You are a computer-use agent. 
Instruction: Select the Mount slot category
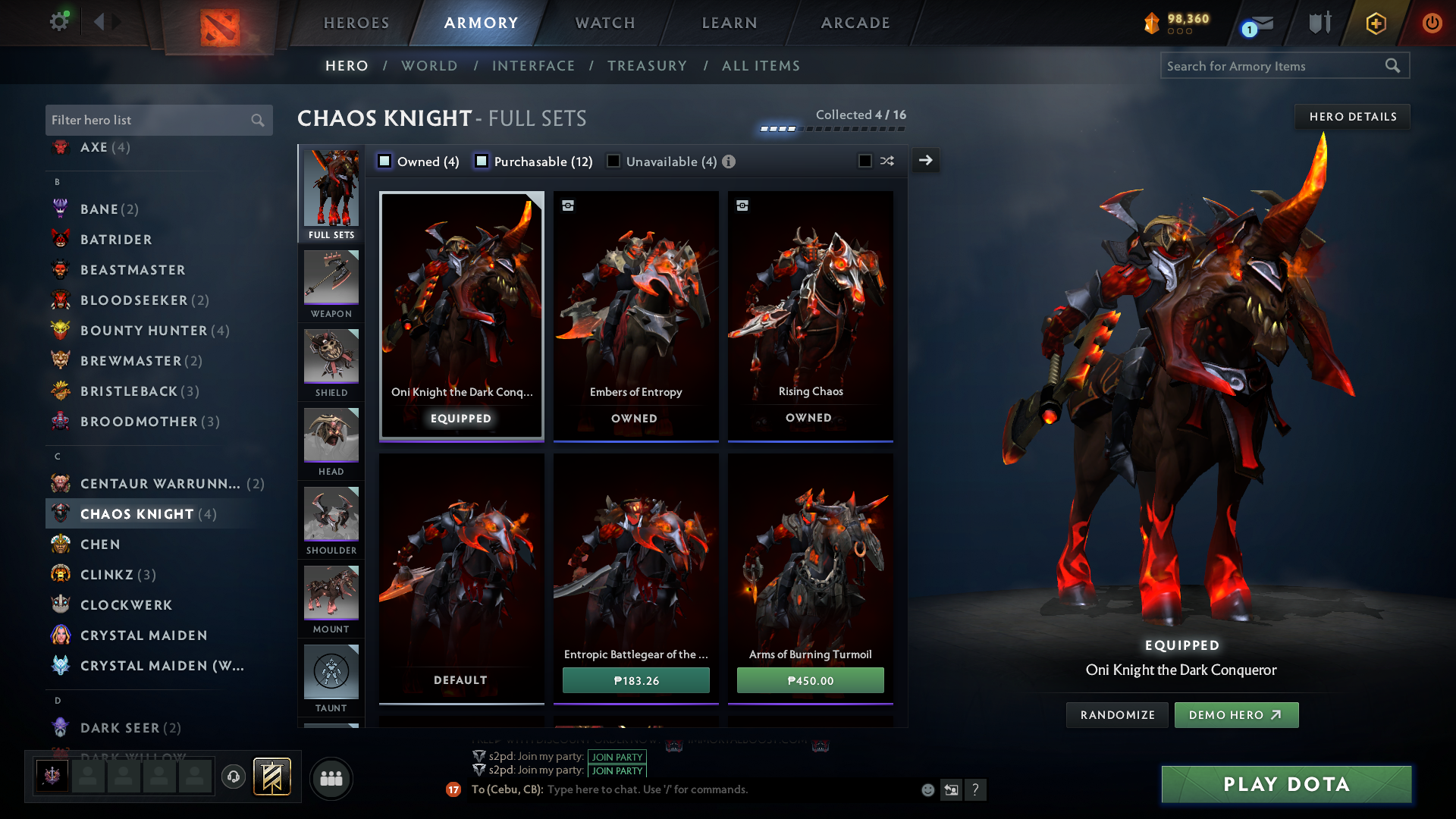coord(331,600)
